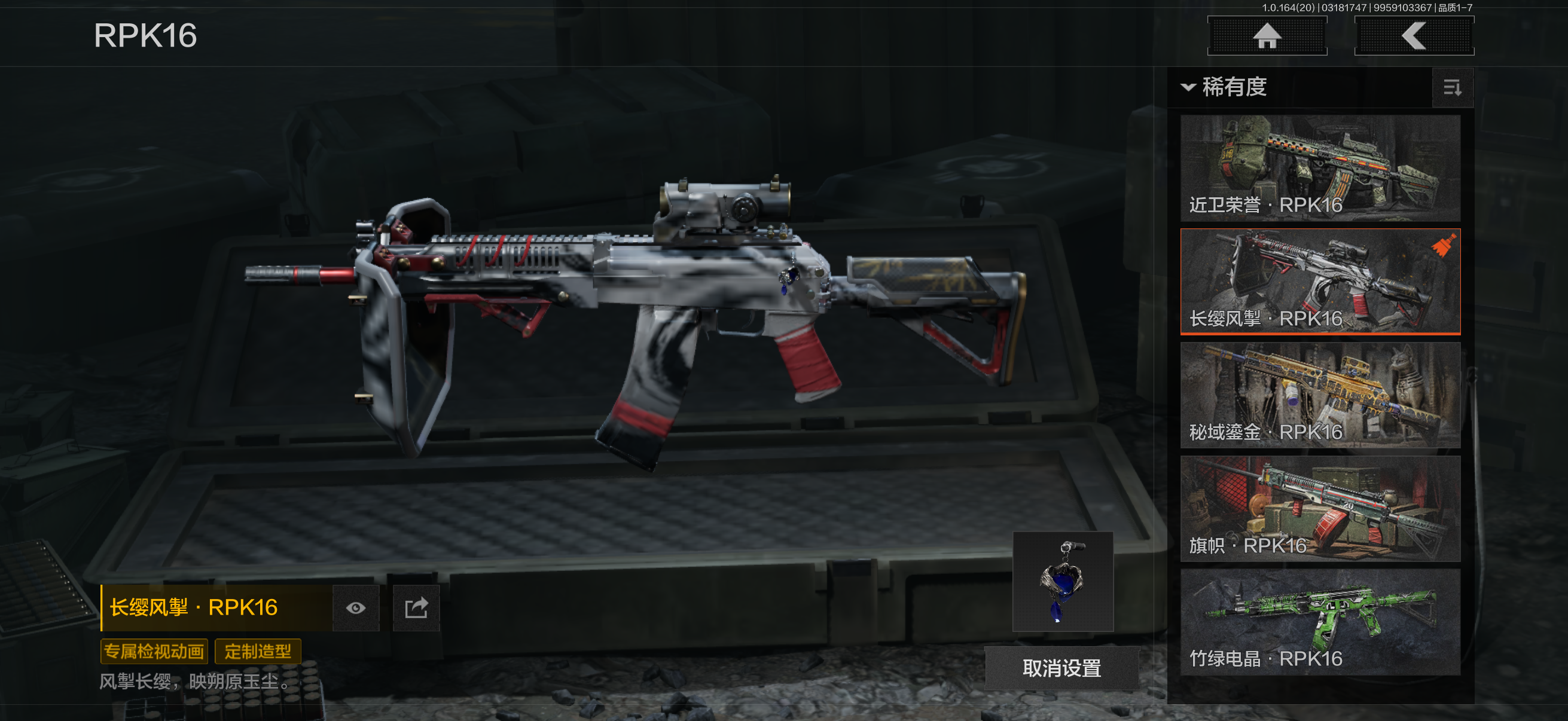The height and width of the screenshot is (721, 1568).
Task: Click the 专属检视动画 tag
Action: click(154, 652)
